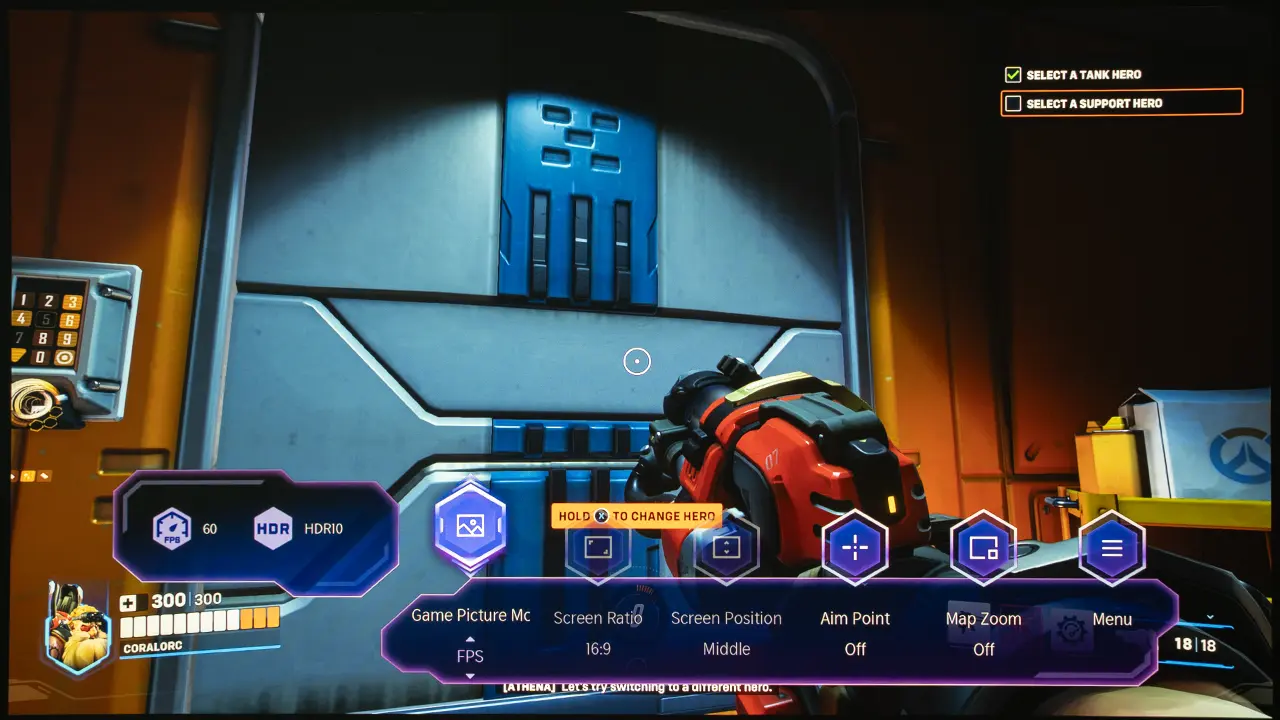The width and height of the screenshot is (1280, 720).
Task: Click the down arrow below FPS value
Action: pos(470,678)
